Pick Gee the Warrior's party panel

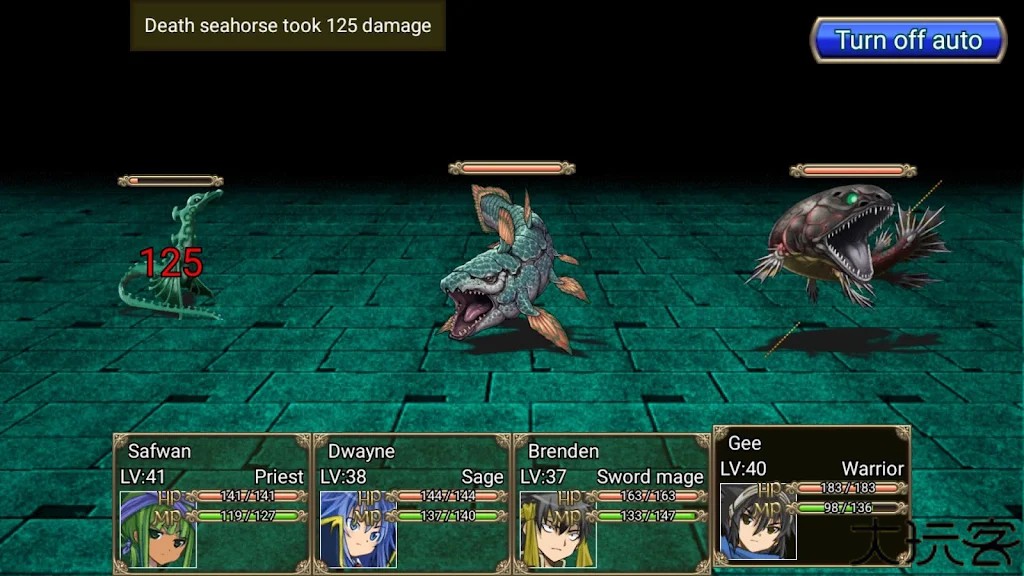pyautogui.click(x=811, y=496)
